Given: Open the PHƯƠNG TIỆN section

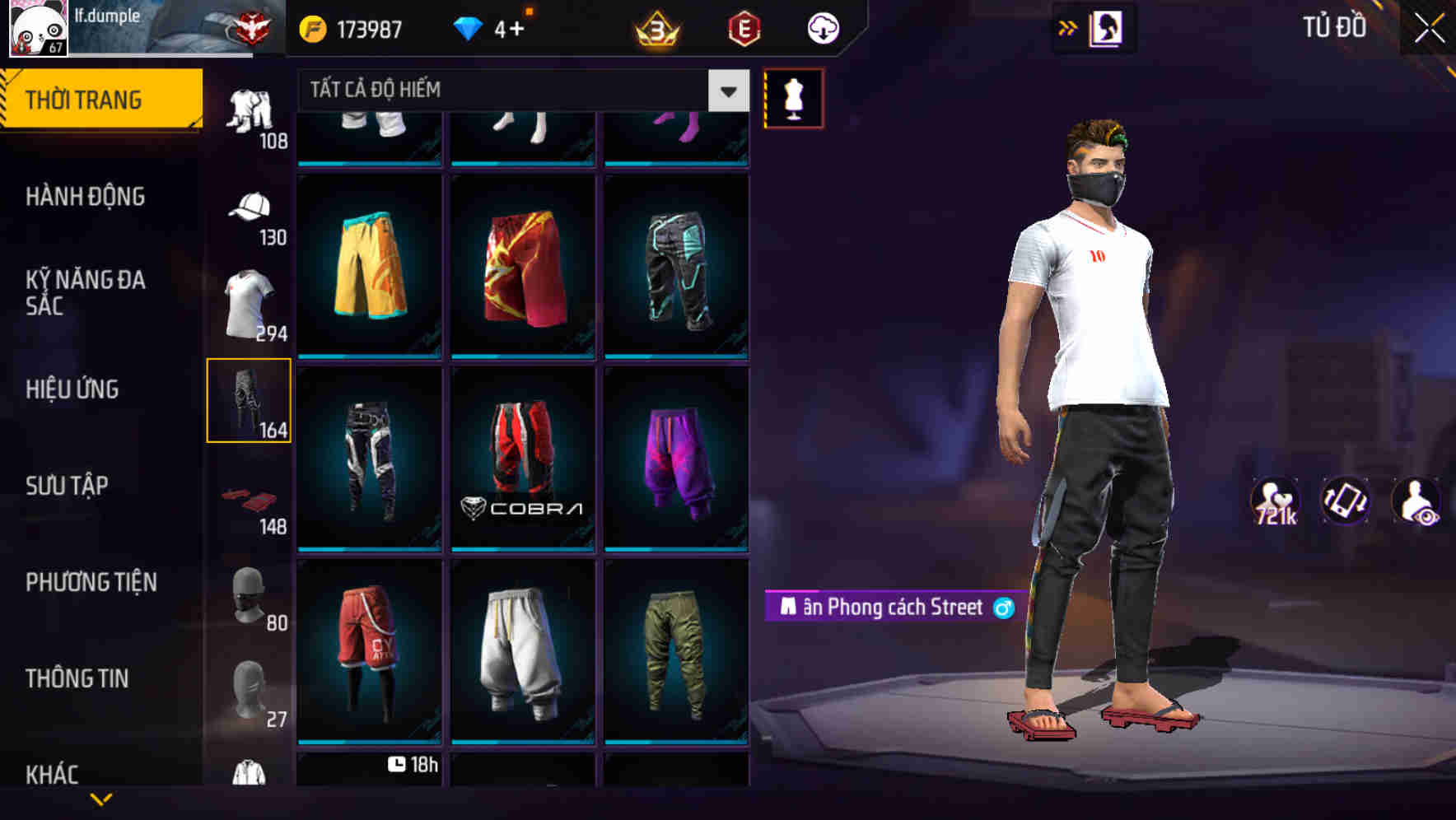Looking at the screenshot, I should coord(91,582).
